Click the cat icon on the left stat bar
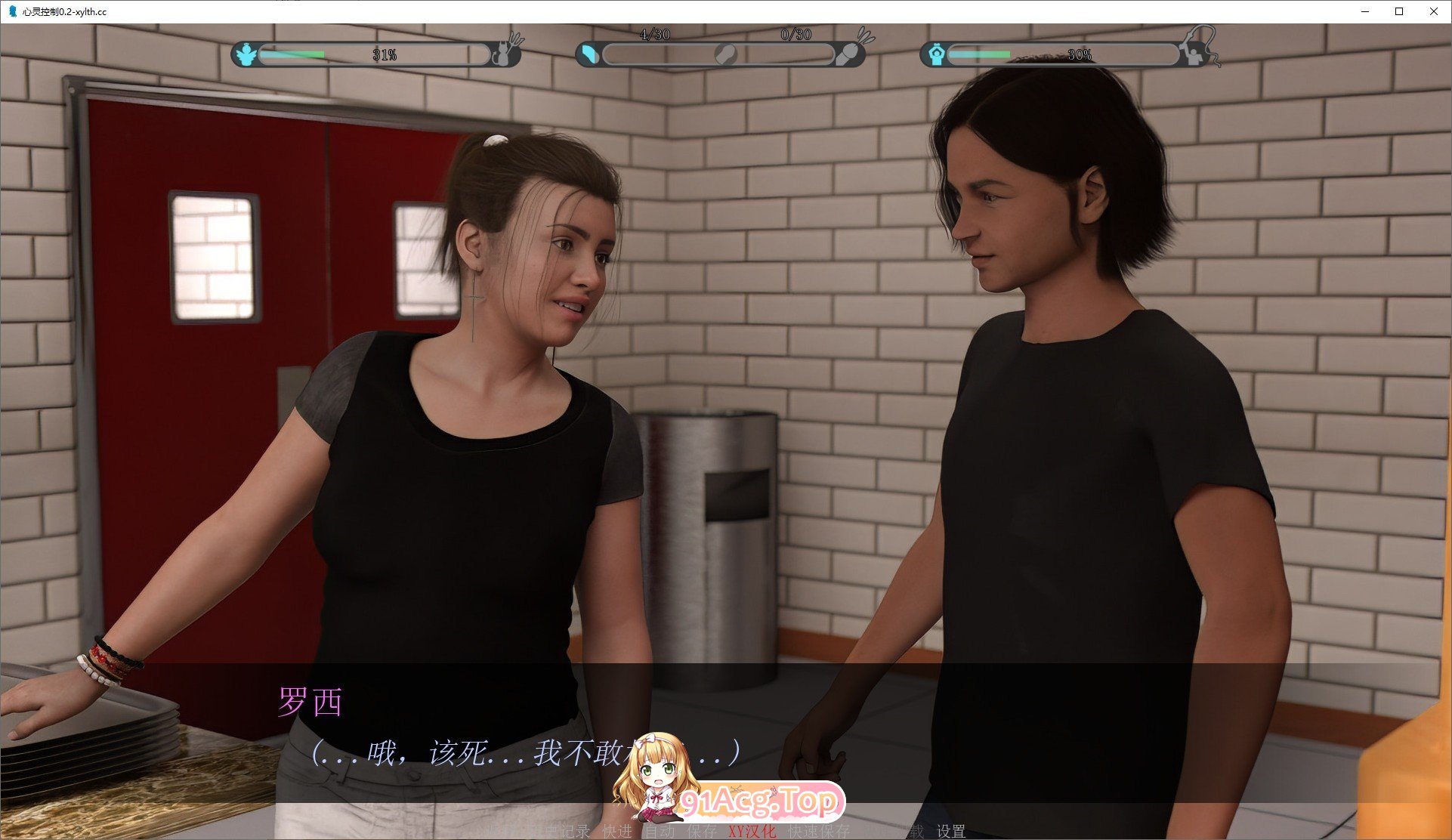Image resolution: width=1452 pixels, height=840 pixels. (x=502, y=54)
